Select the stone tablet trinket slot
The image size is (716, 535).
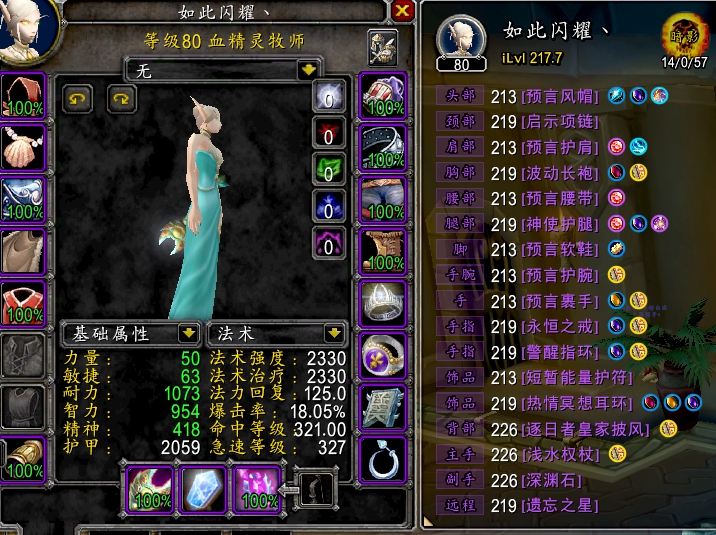tap(383, 407)
